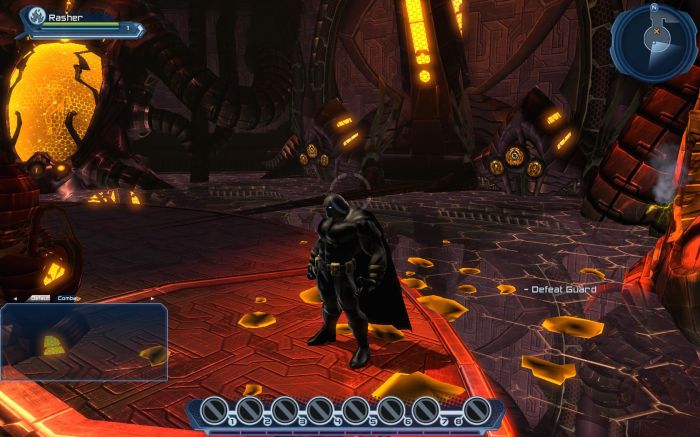The height and width of the screenshot is (437, 700).
Task: Click inside the chat window panel
Action: point(84,342)
